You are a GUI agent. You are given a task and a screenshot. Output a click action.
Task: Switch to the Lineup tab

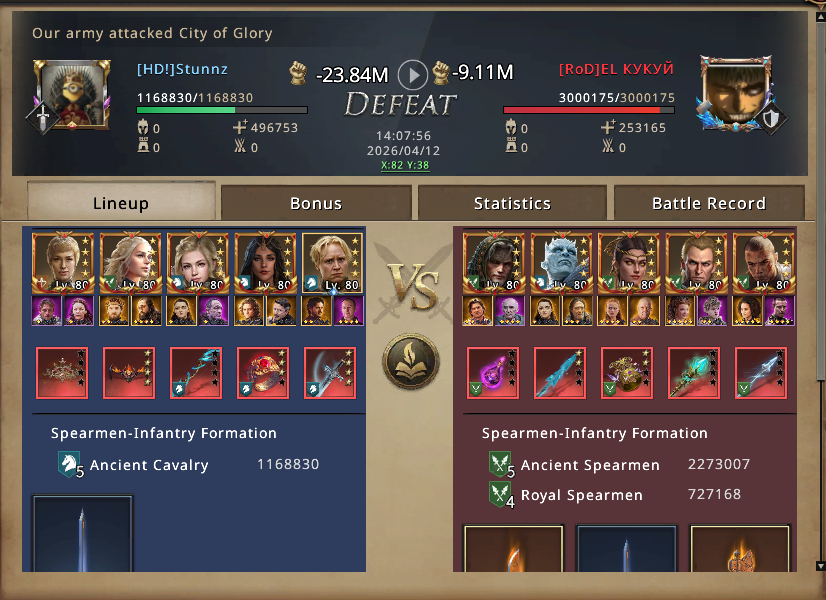pos(121,203)
